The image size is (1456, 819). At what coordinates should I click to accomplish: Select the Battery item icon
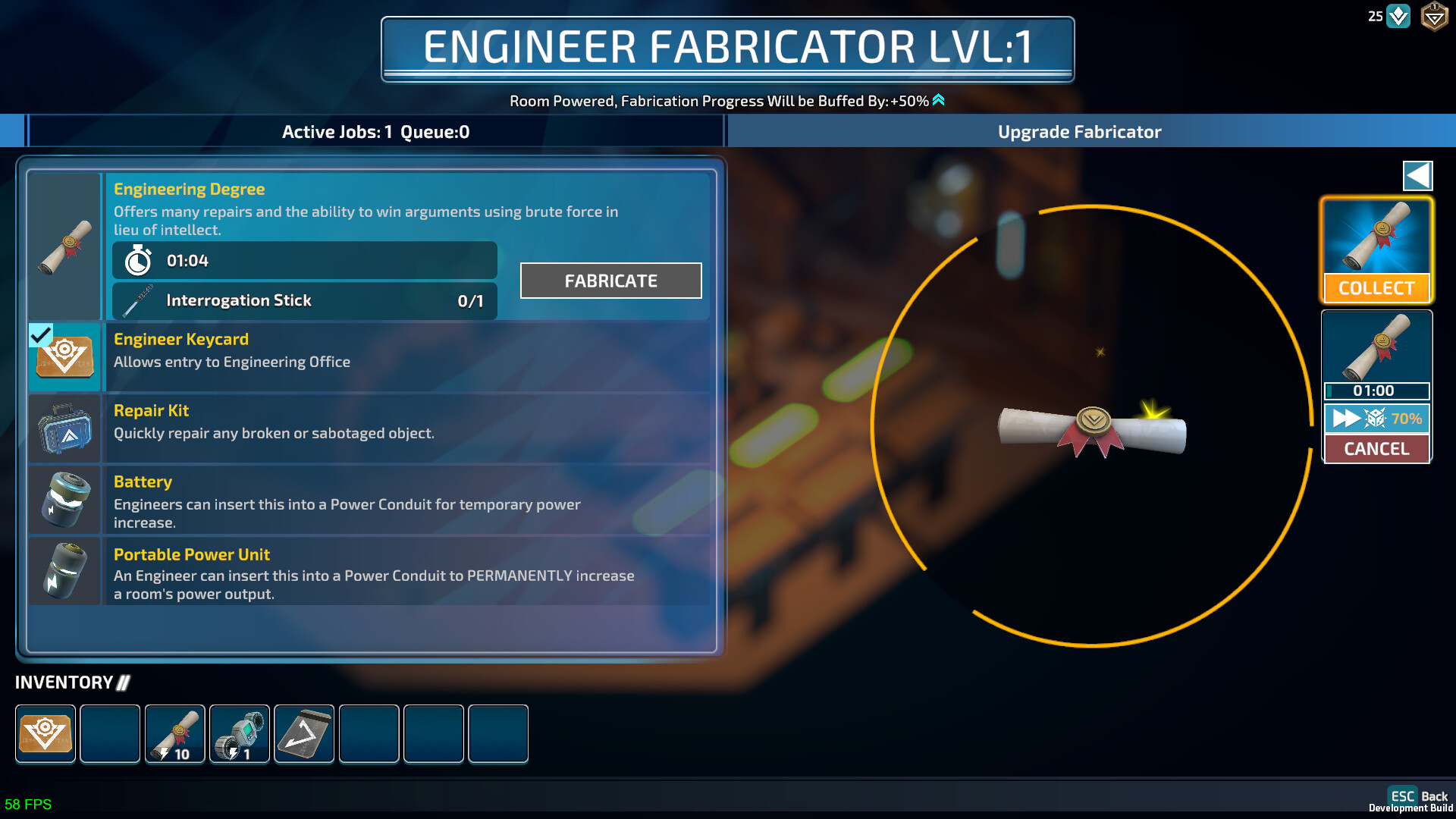(64, 500)
